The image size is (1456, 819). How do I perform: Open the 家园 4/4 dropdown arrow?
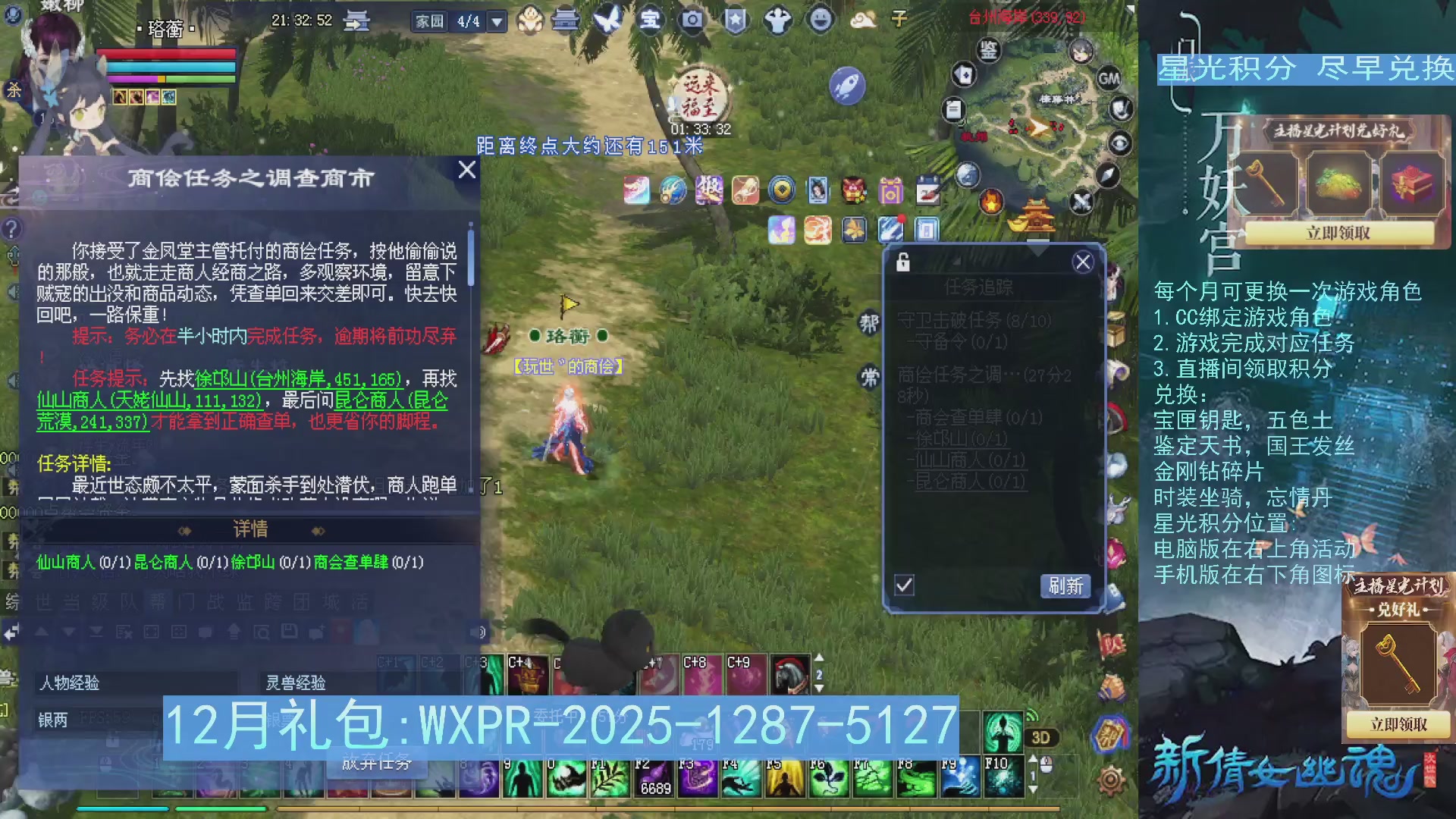point(497,21)
